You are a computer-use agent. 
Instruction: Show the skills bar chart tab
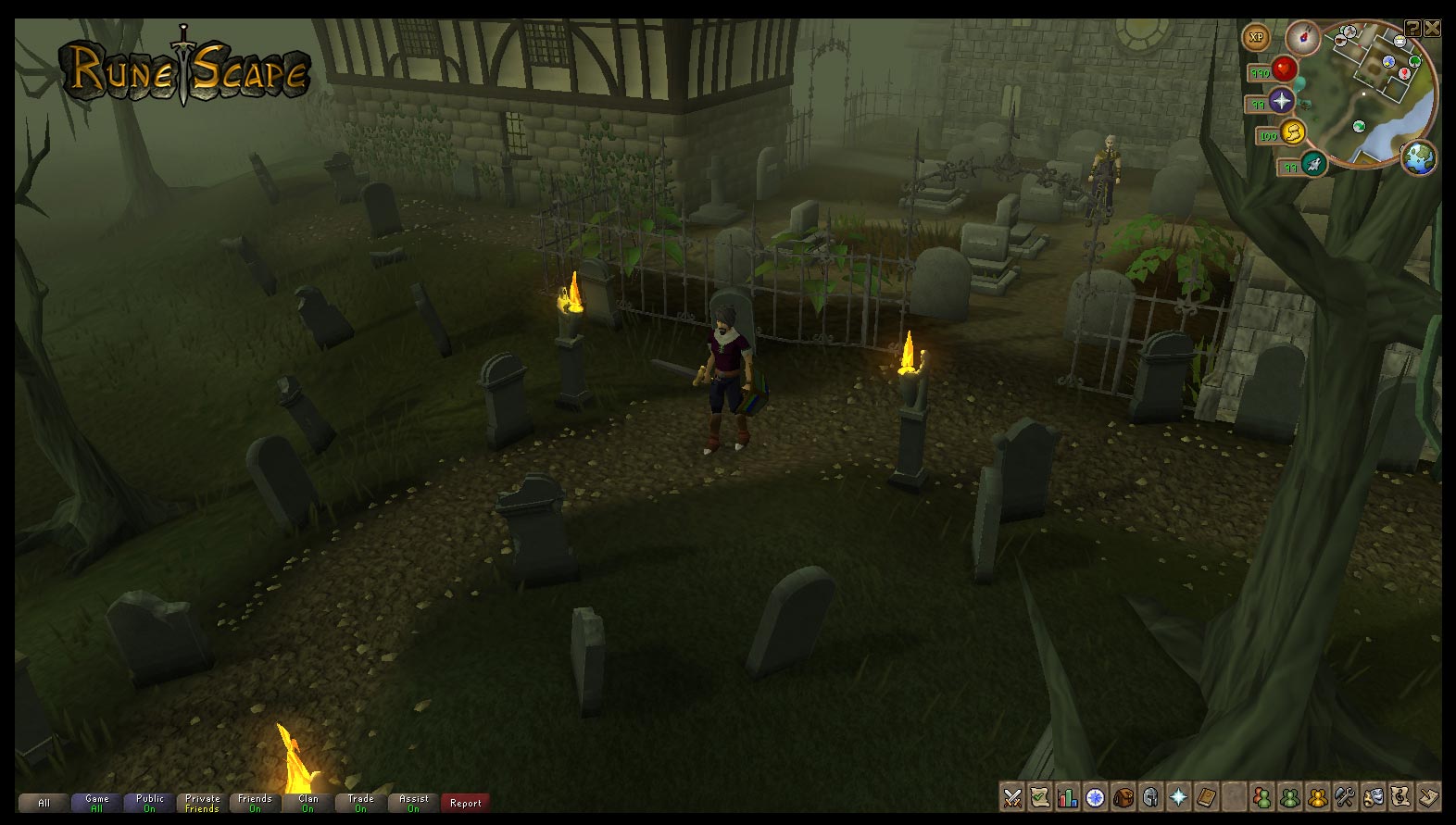(1068, 796)
